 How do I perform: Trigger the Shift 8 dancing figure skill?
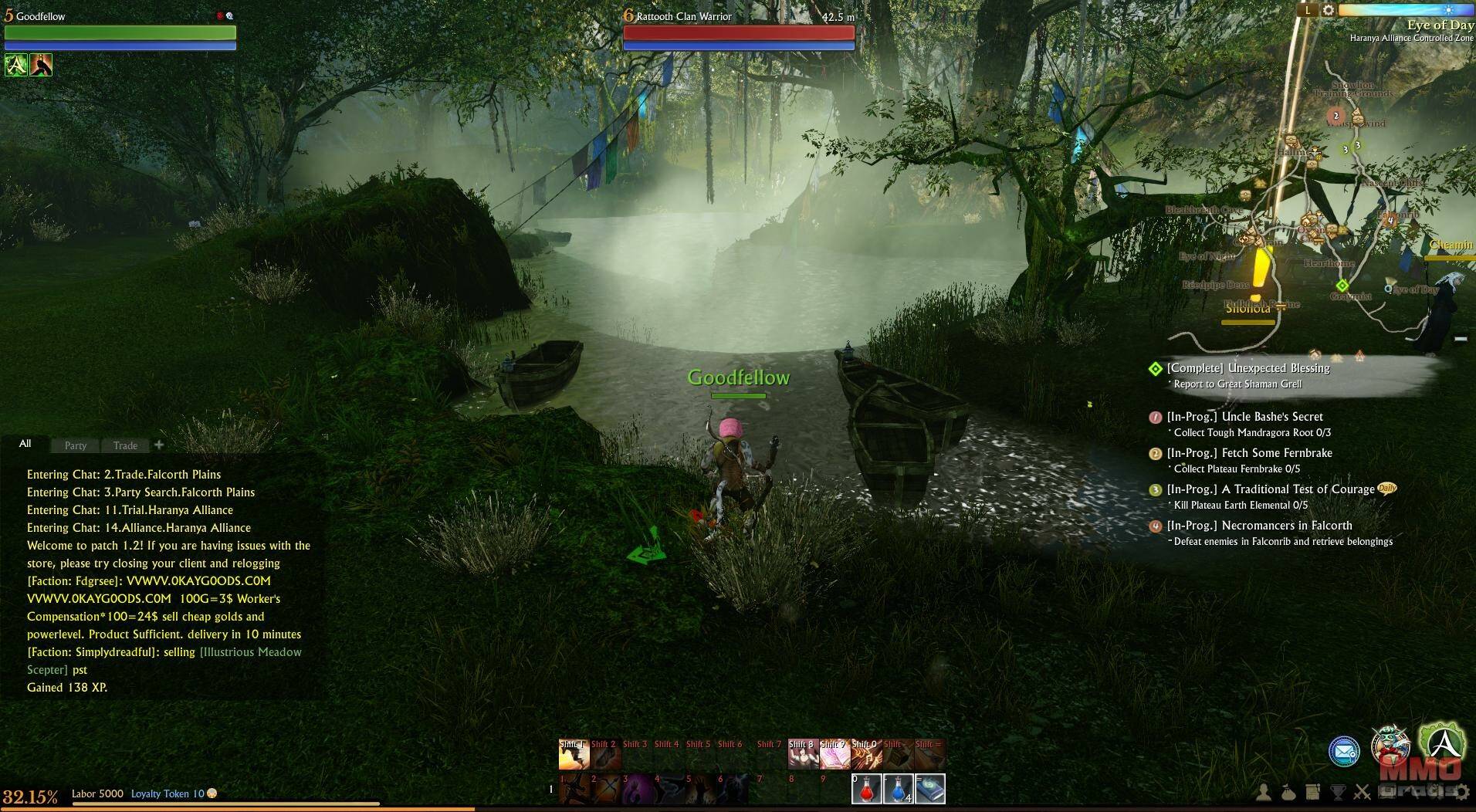[803, 754]
